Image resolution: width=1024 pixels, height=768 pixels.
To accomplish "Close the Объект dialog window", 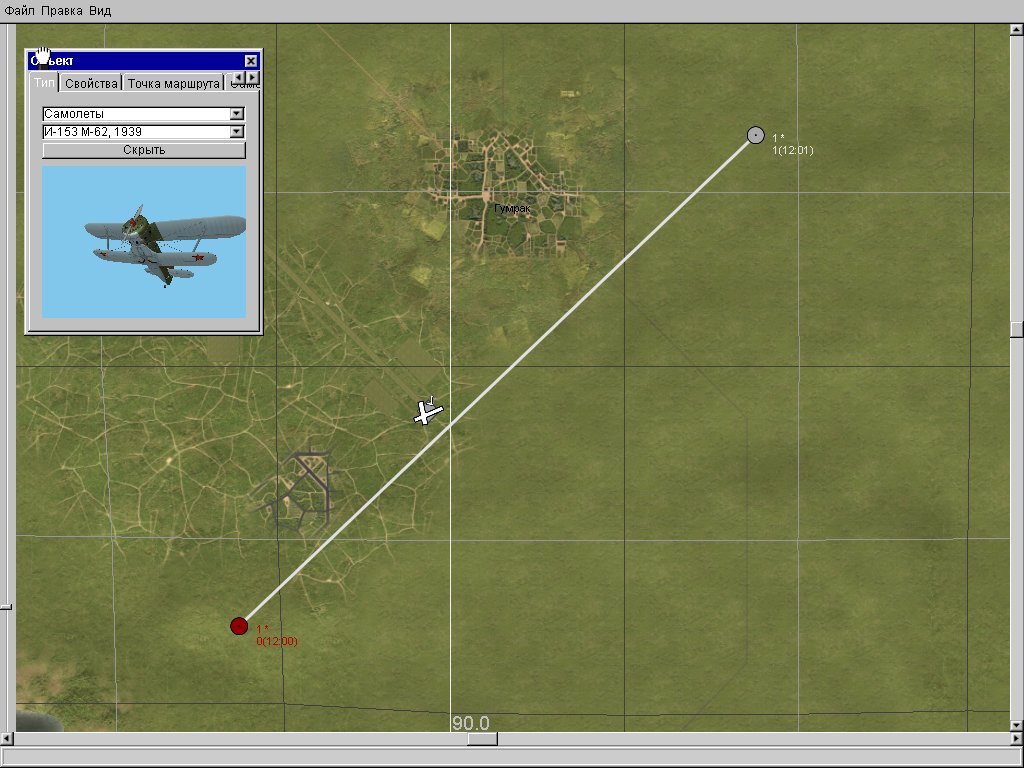I will [x=250, y=61].
